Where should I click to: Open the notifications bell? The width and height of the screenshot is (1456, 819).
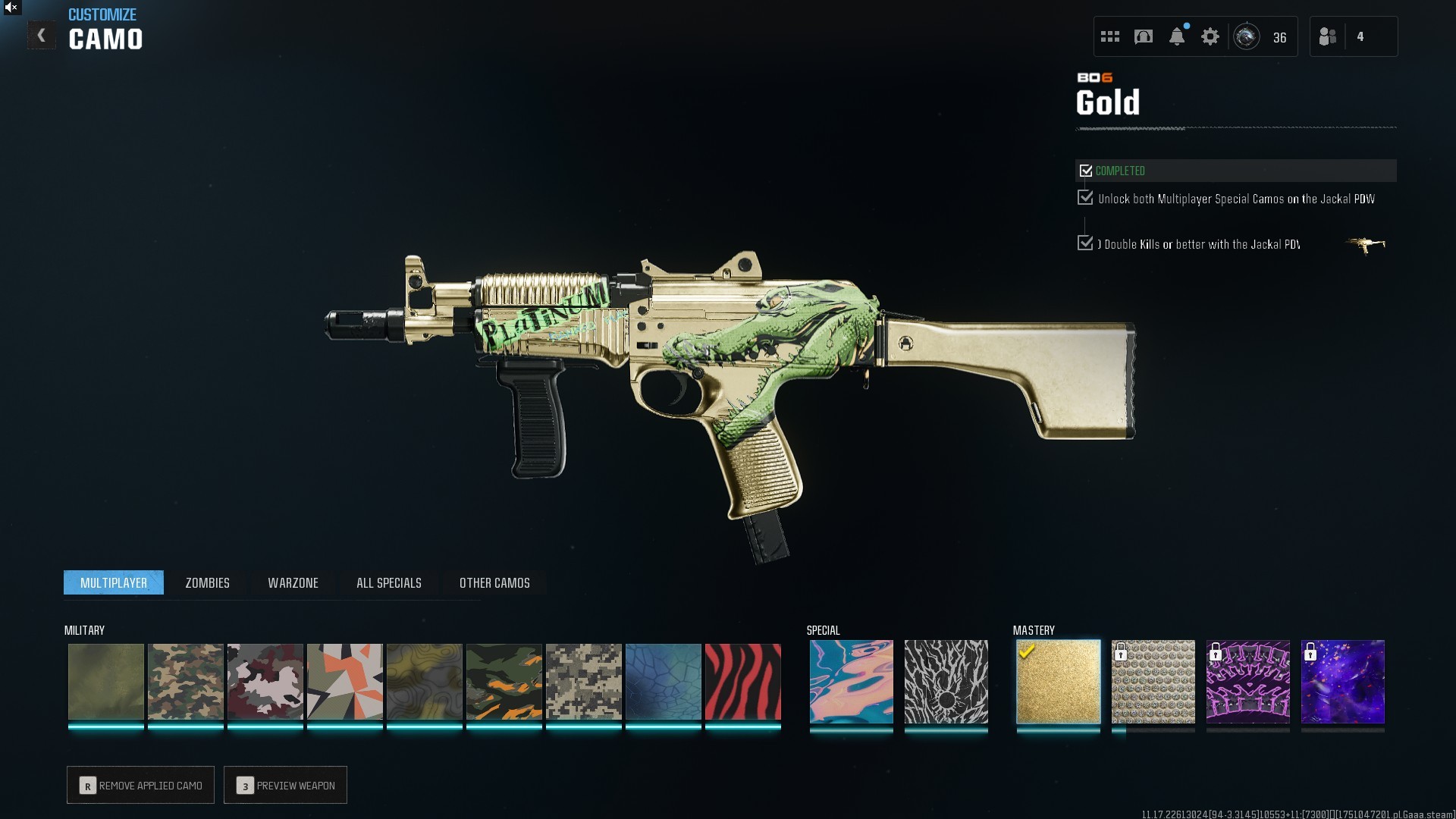pyautogui.click(x=1177, y=36)
